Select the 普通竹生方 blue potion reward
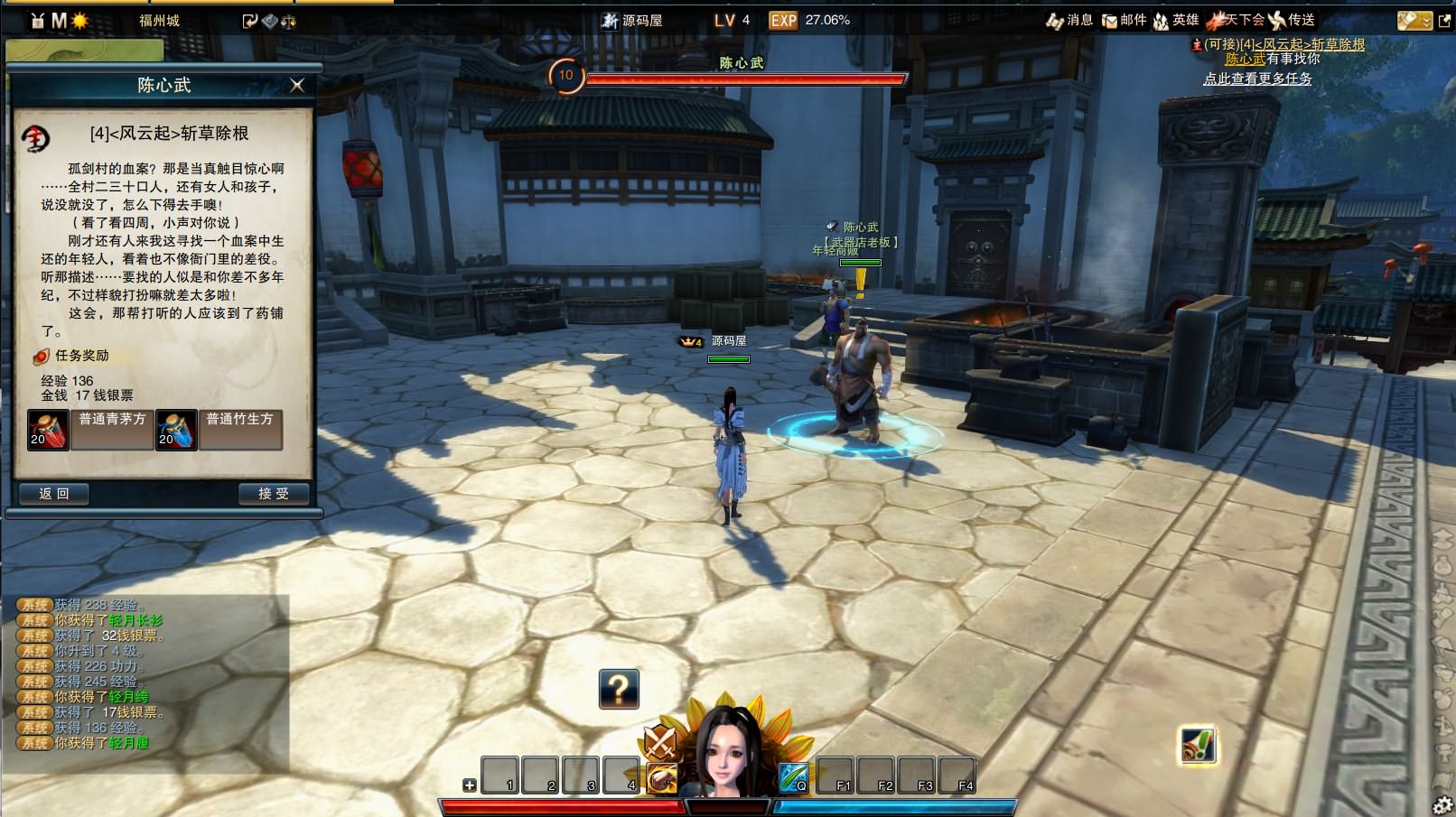Screen dimensions: 1456x817 [x=176, y=430]
